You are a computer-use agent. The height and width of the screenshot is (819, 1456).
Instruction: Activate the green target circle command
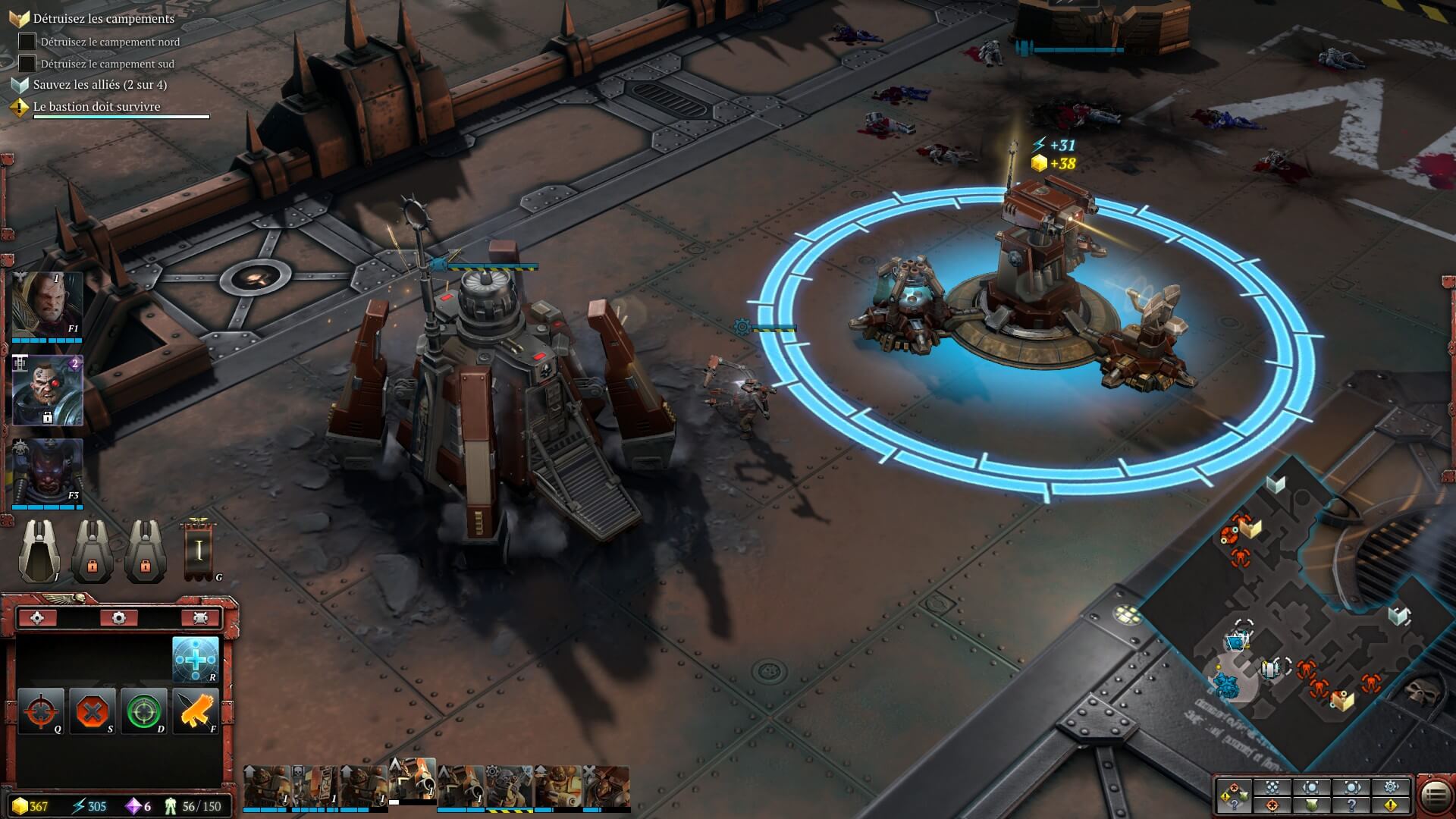click(x=144, y=711)
